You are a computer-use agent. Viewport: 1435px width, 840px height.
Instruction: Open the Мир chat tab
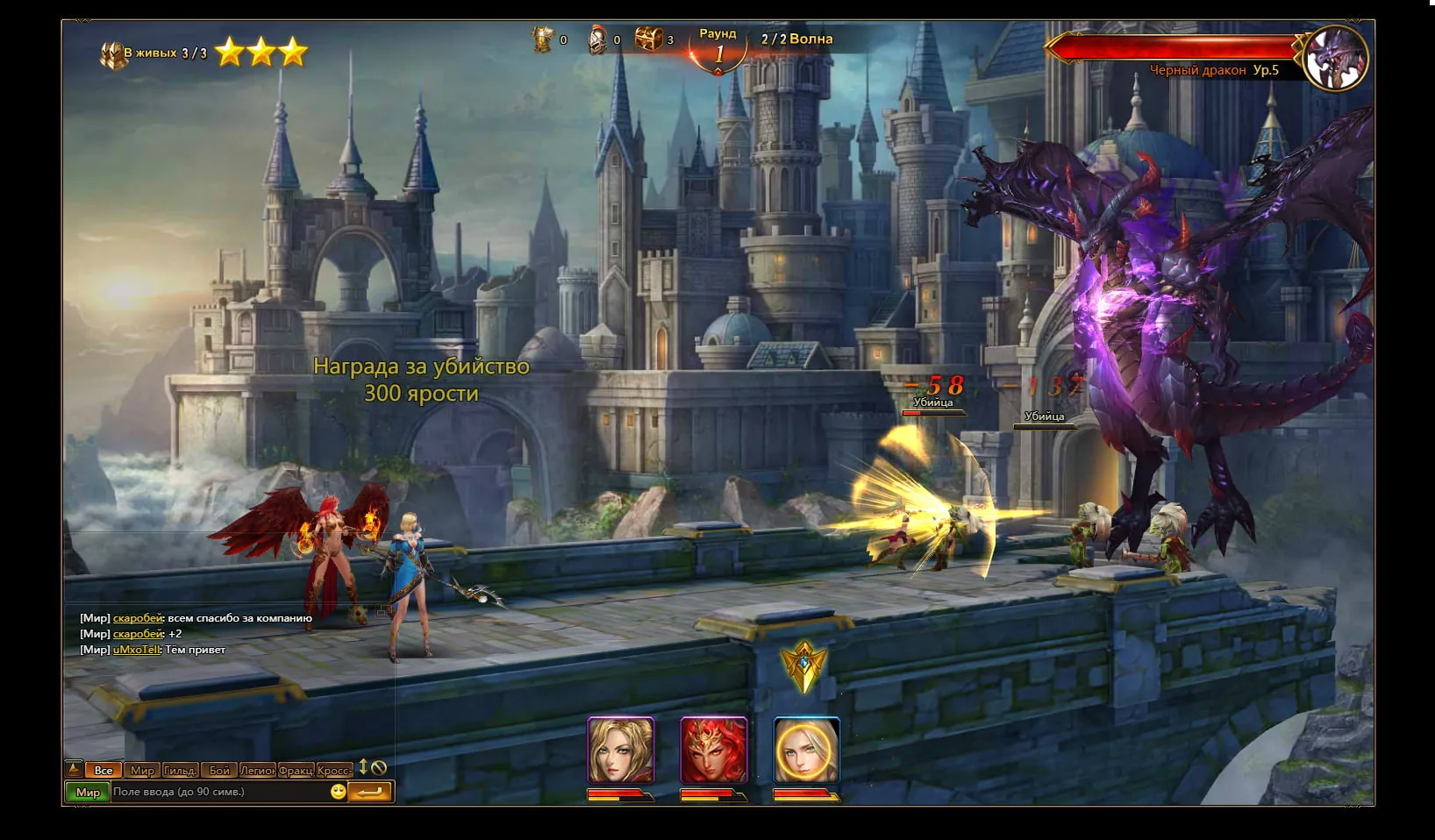pyautogui.click(x=142, y=770)
